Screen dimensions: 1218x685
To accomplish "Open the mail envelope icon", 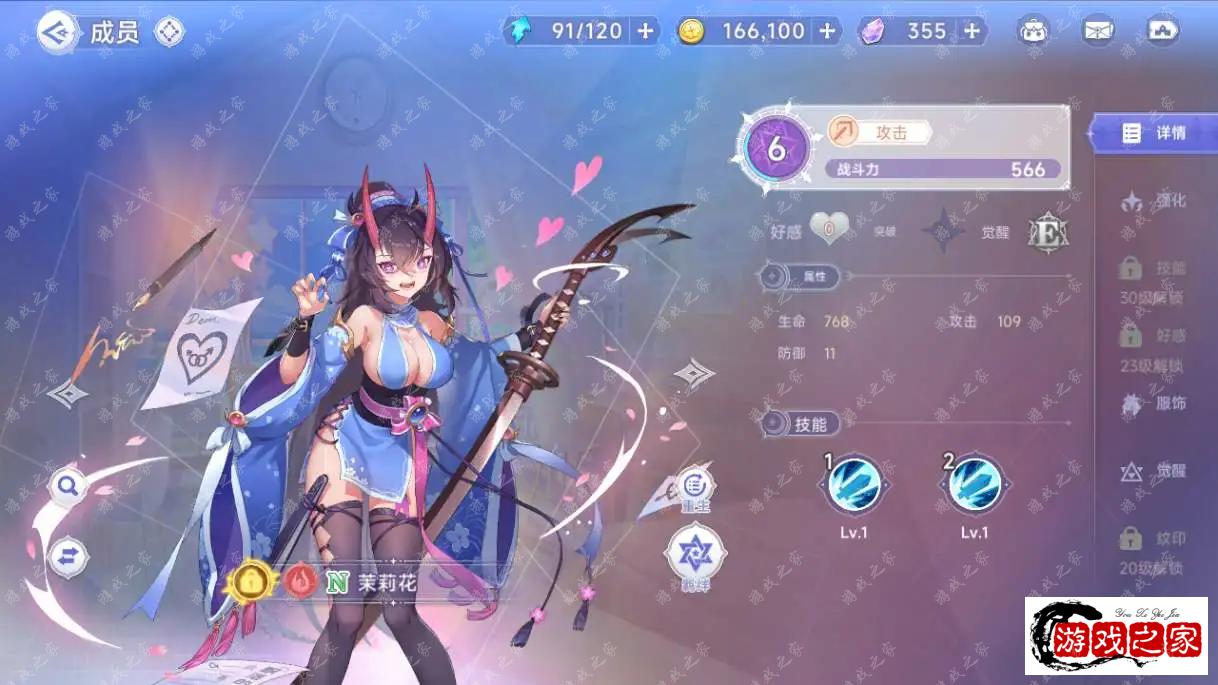I will point(1098,31).
